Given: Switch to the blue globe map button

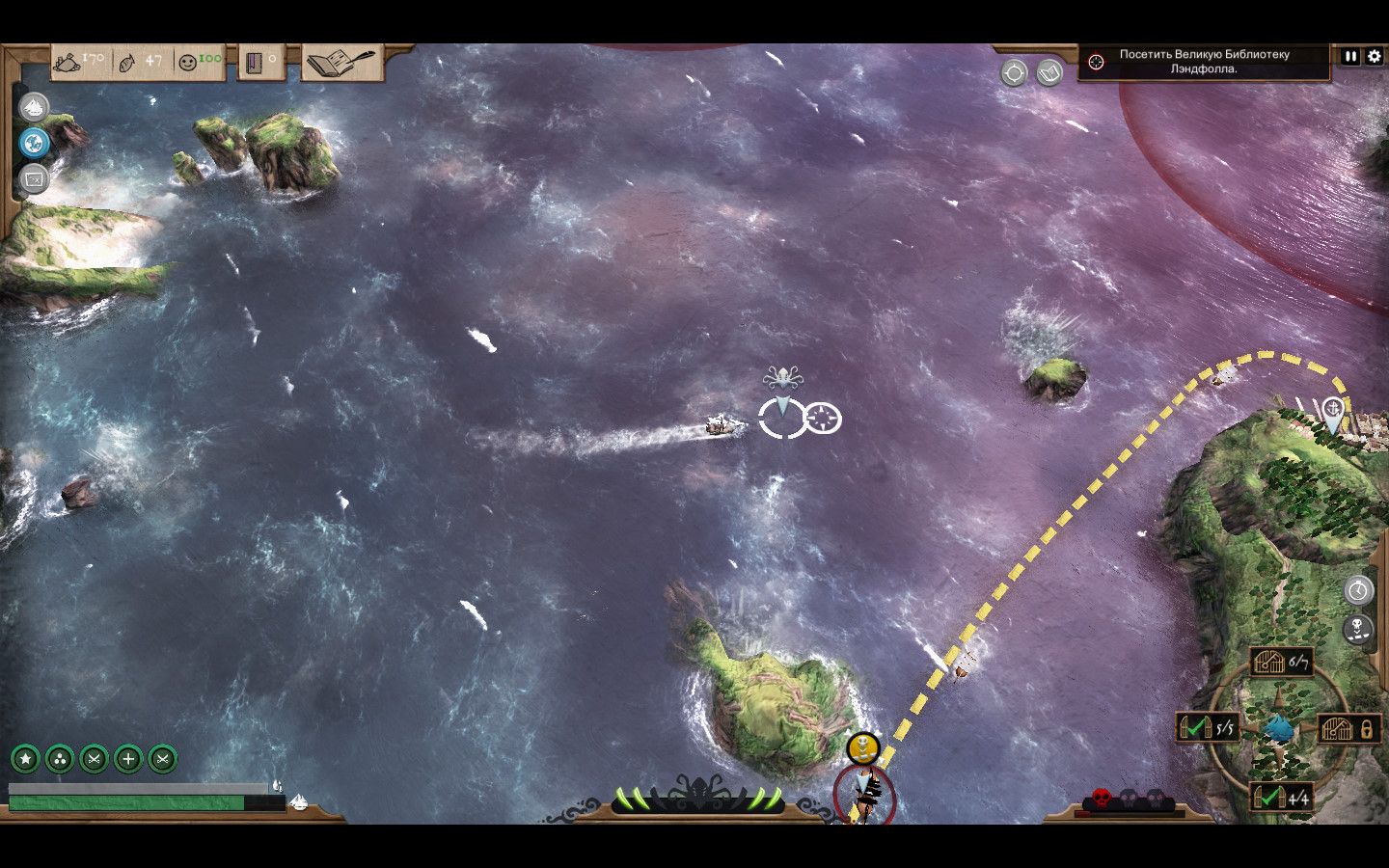Looking at the screenshot, I should pos(34,143).
